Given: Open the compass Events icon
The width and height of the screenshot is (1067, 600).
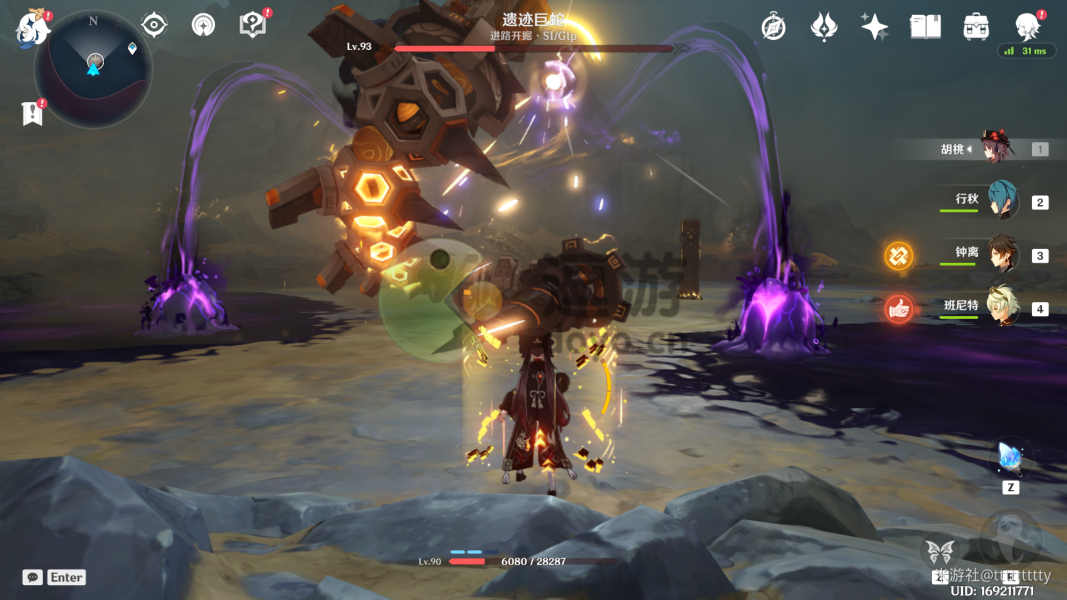Looking at the screenshot, I should (773, 27).
